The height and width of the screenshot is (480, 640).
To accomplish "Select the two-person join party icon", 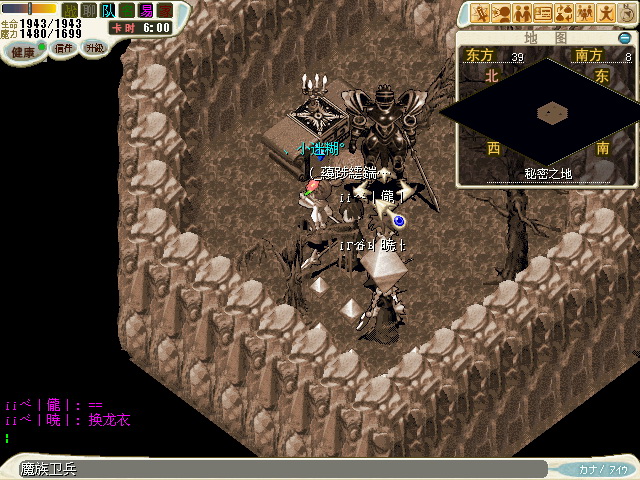I will [x=522, y=13].
